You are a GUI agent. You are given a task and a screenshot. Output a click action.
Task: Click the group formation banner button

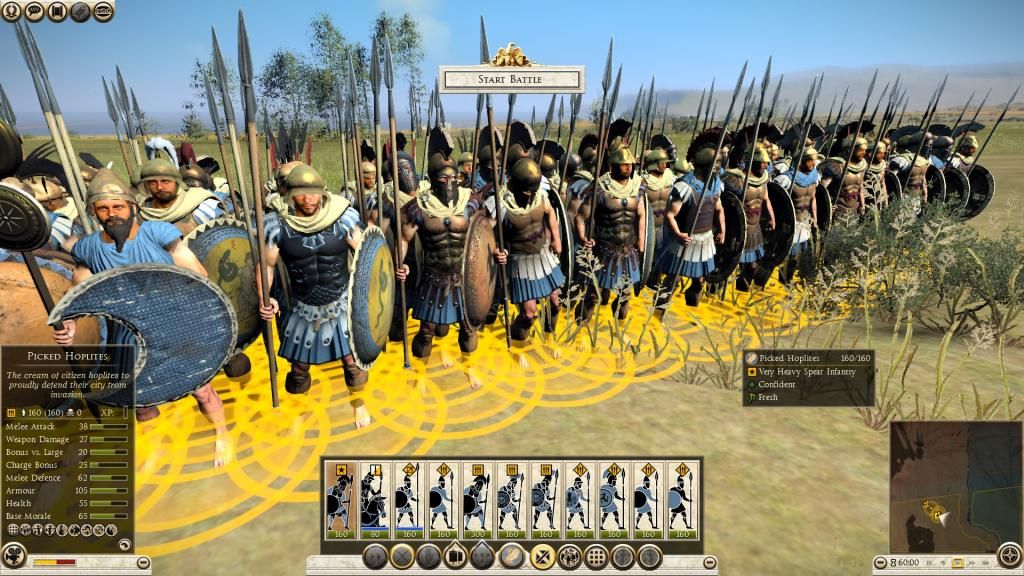coord(456,557)
